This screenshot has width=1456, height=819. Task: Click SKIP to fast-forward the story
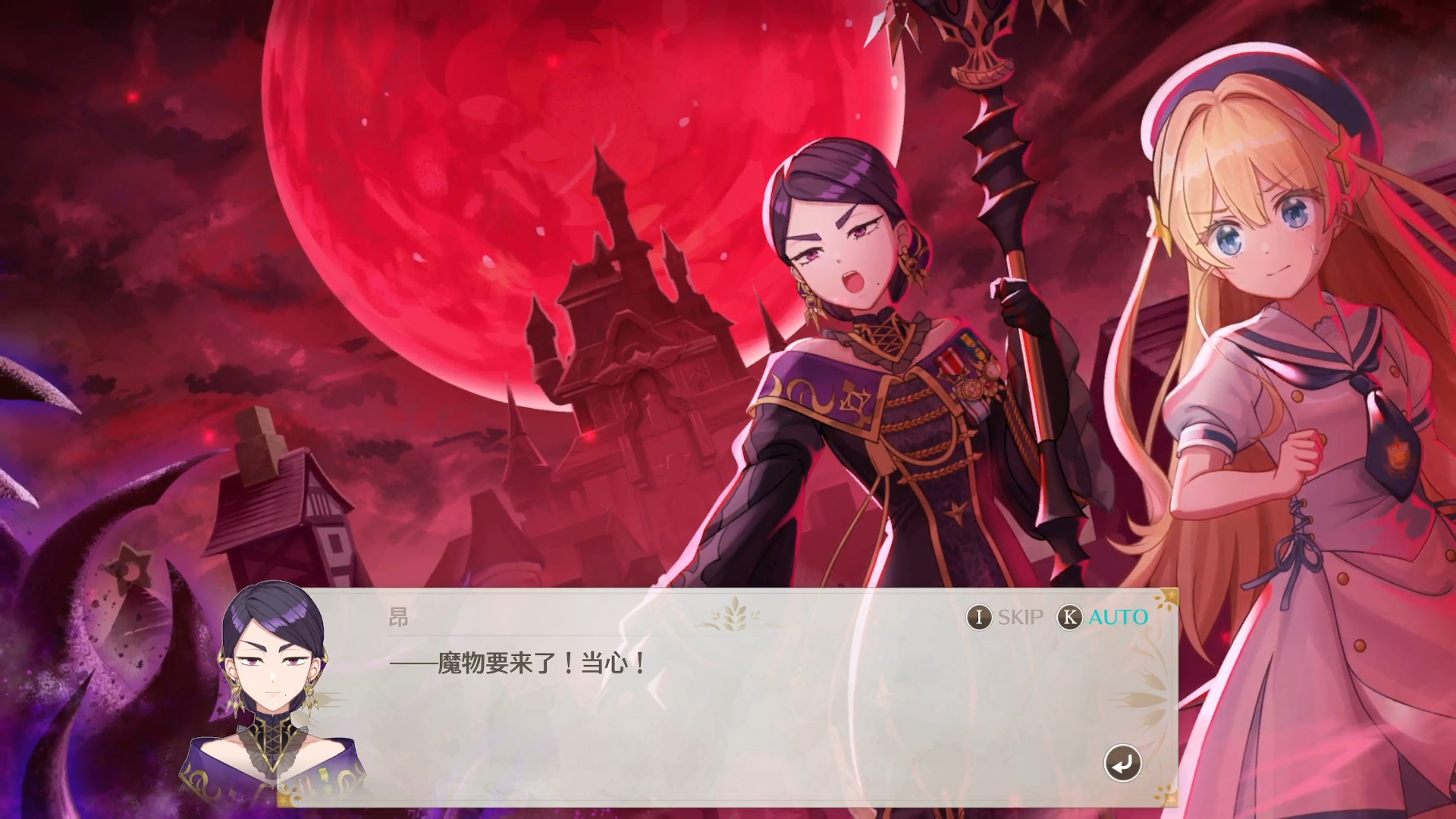point(1020,617)
